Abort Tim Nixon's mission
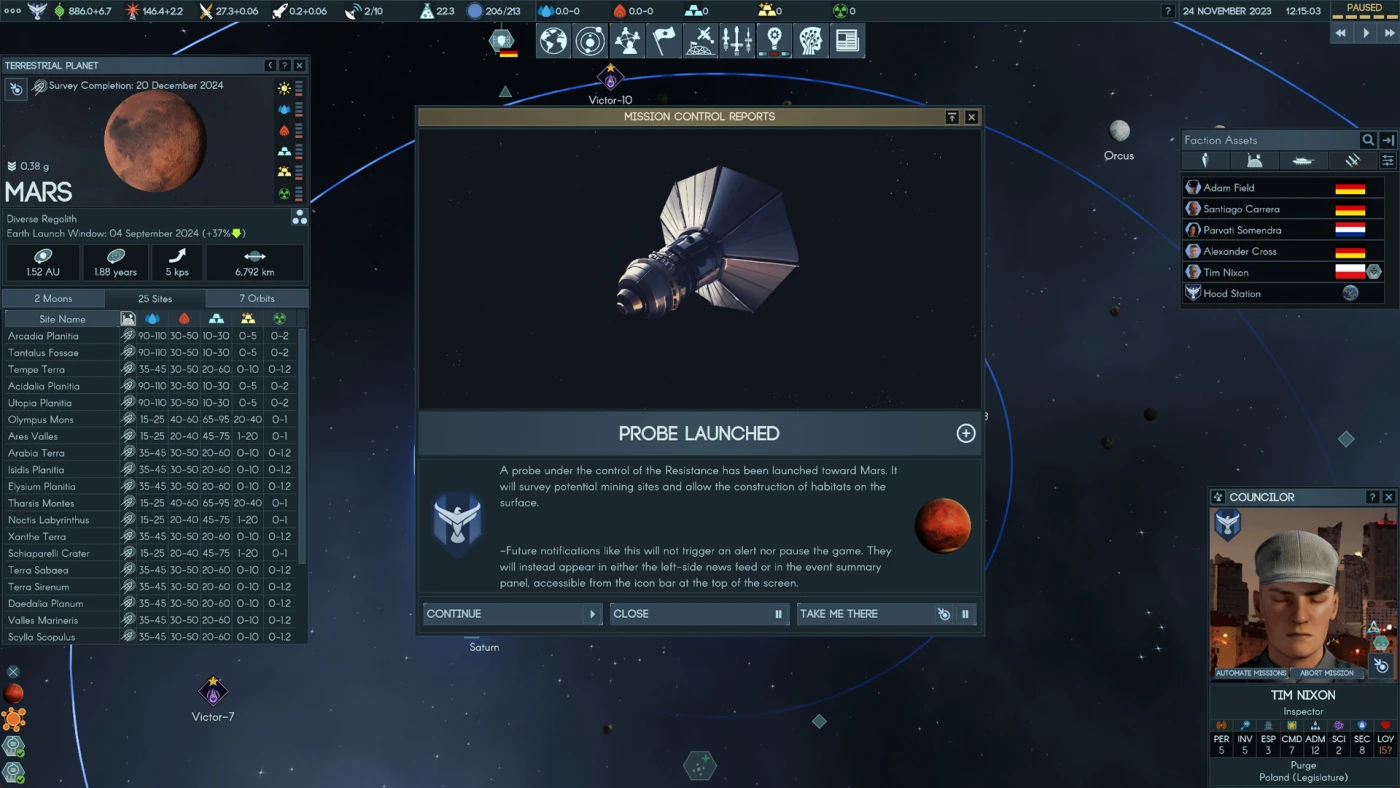Screen dimensions: 1400x788 coord(1327,673)
